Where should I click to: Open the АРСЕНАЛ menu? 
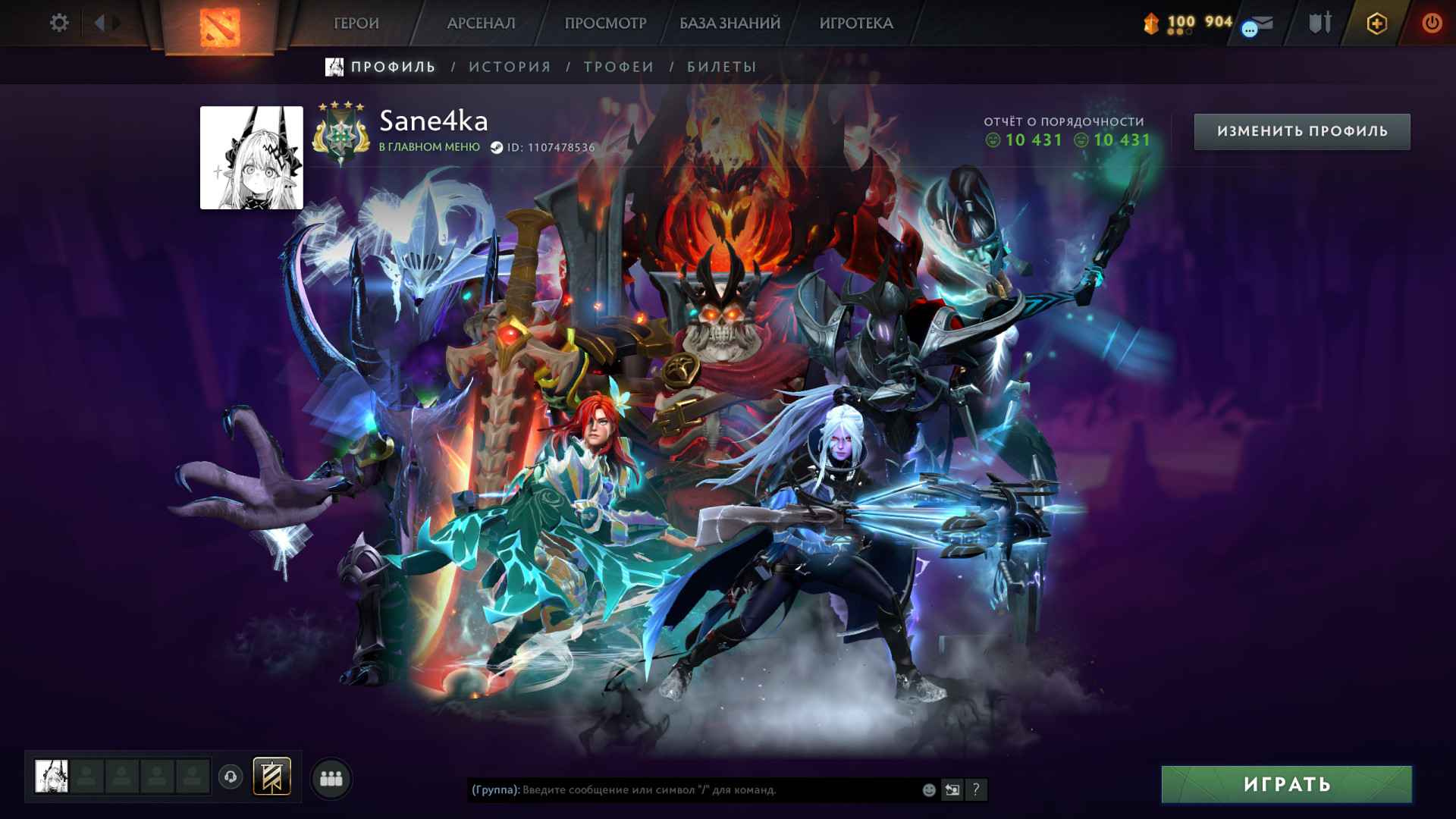tap(480, 23)
